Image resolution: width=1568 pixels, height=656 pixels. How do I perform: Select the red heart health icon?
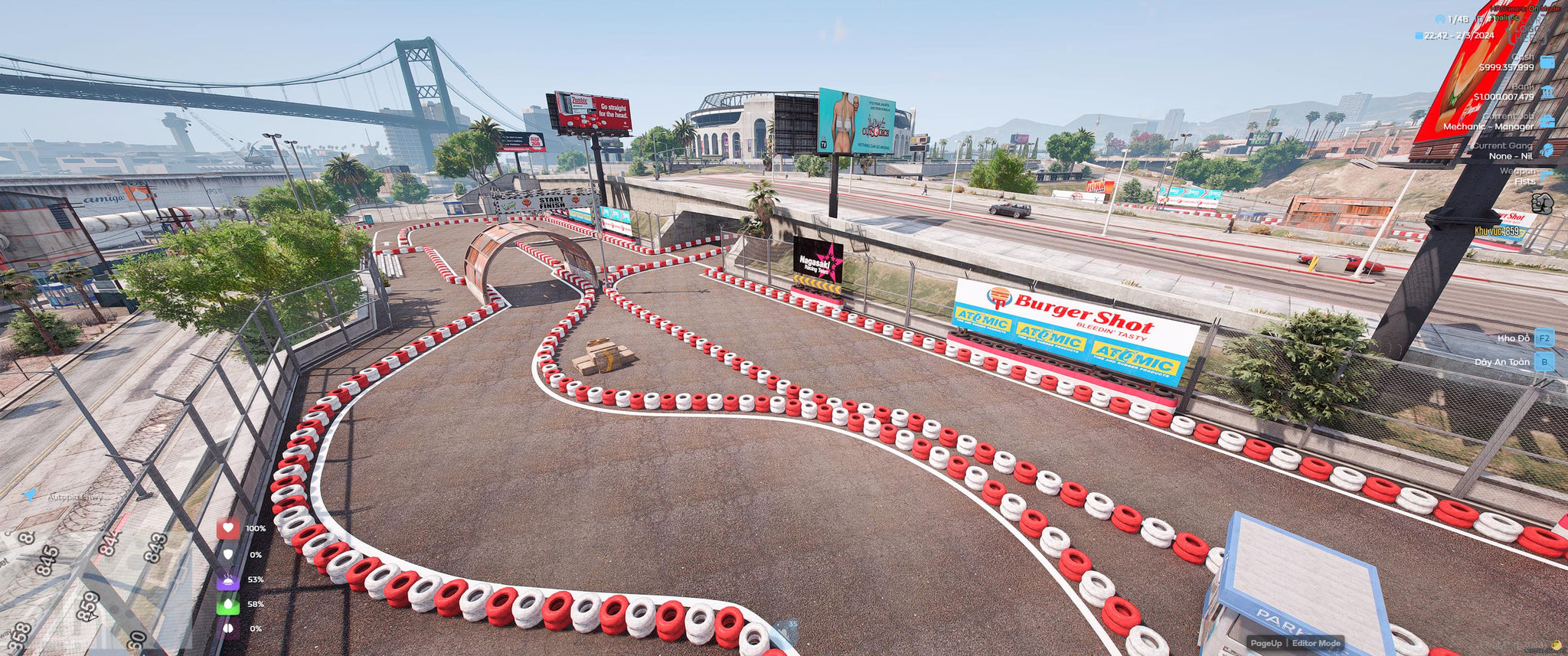(x=228, y=528)
